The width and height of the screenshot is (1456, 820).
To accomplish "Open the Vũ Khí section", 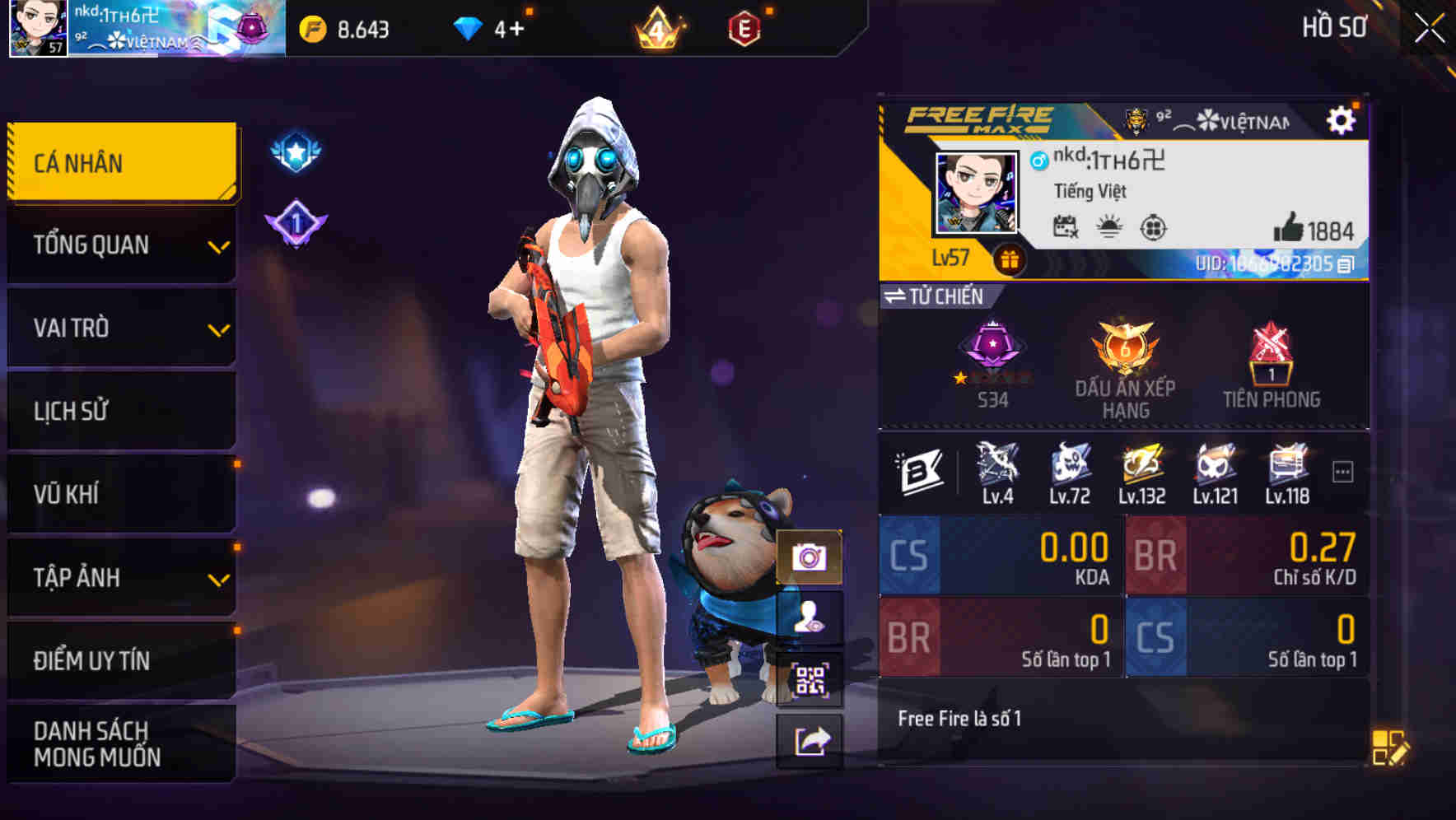I will click(120, 494).
